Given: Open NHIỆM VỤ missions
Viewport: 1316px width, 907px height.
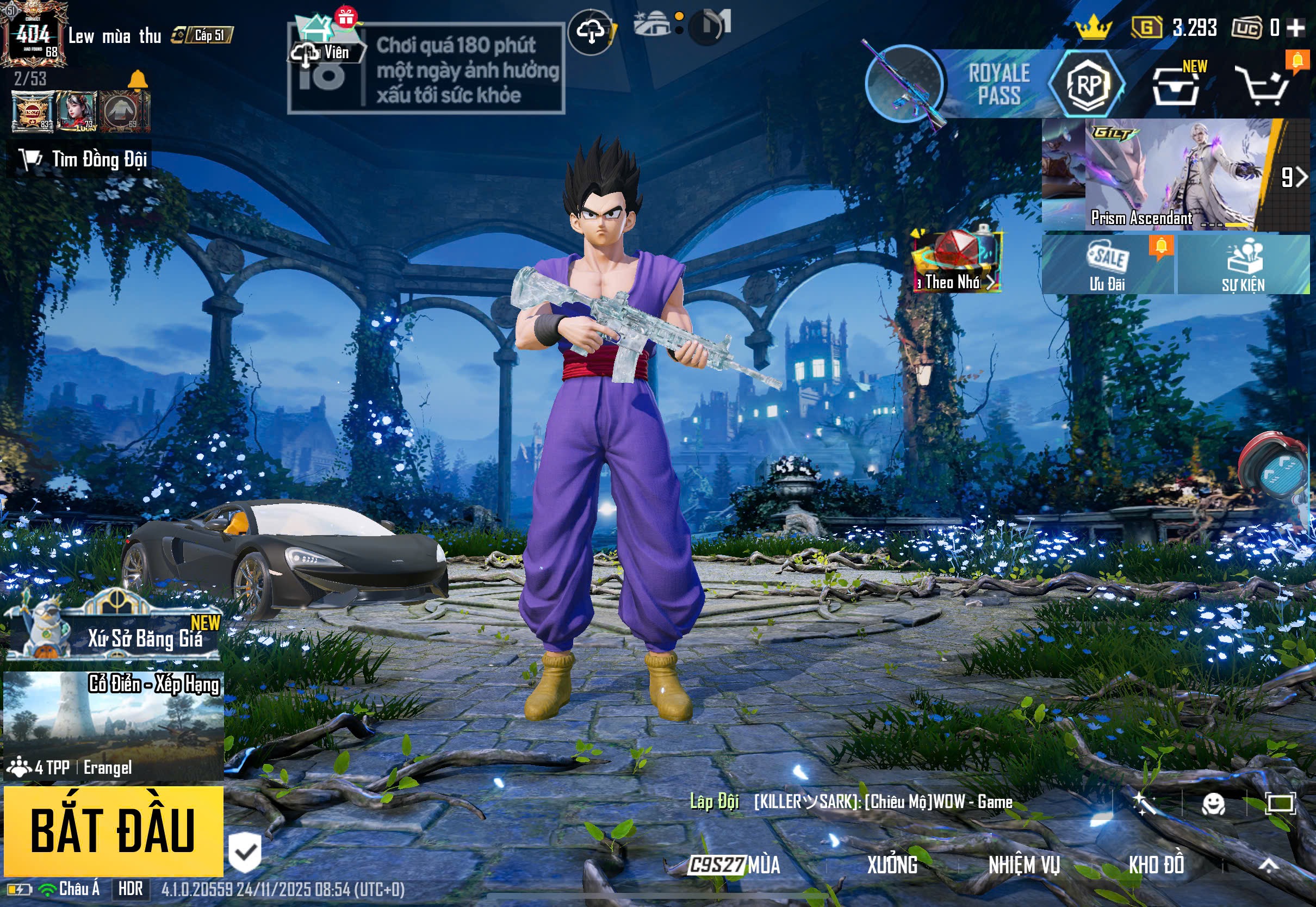Looking at the screenshot, I should coord(1023,865).
